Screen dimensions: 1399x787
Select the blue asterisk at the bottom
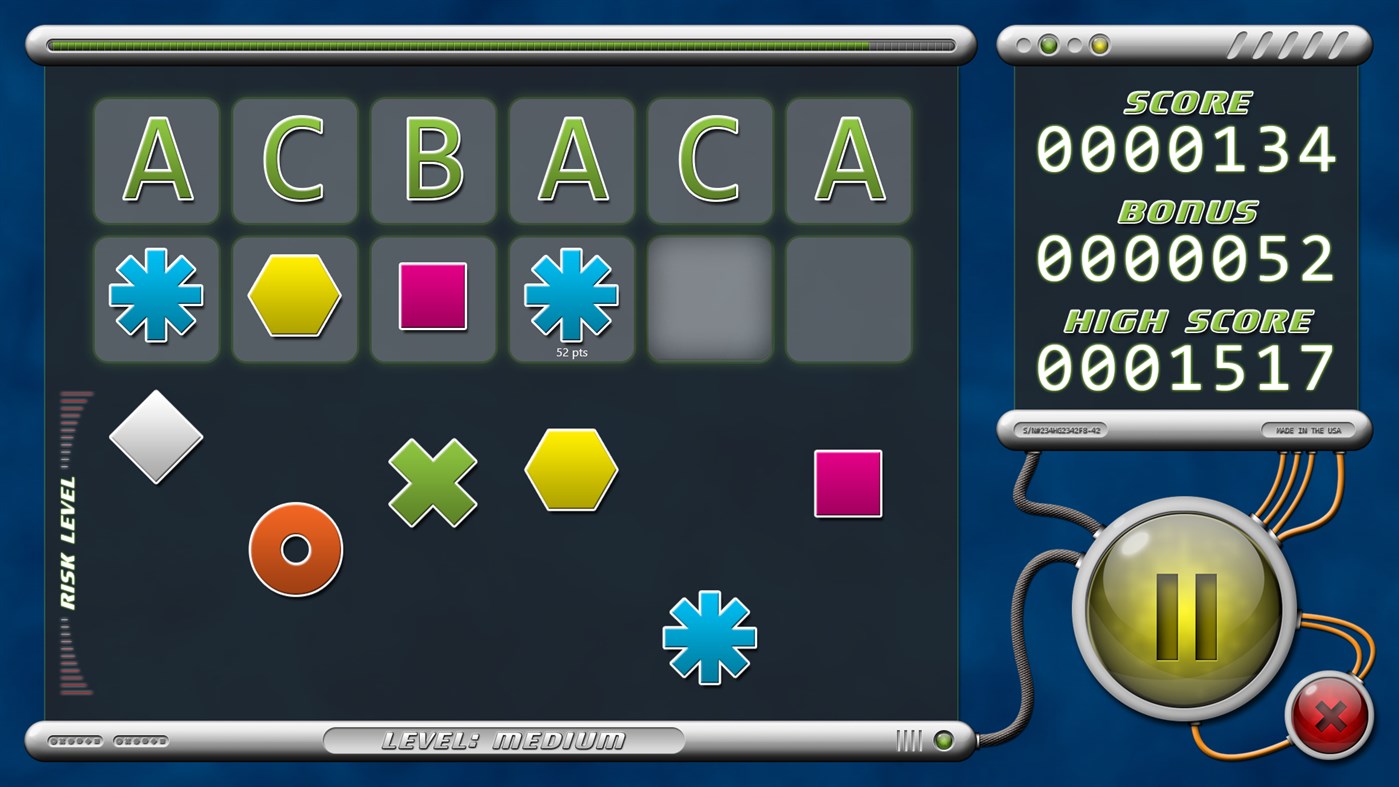pos(709,638)
